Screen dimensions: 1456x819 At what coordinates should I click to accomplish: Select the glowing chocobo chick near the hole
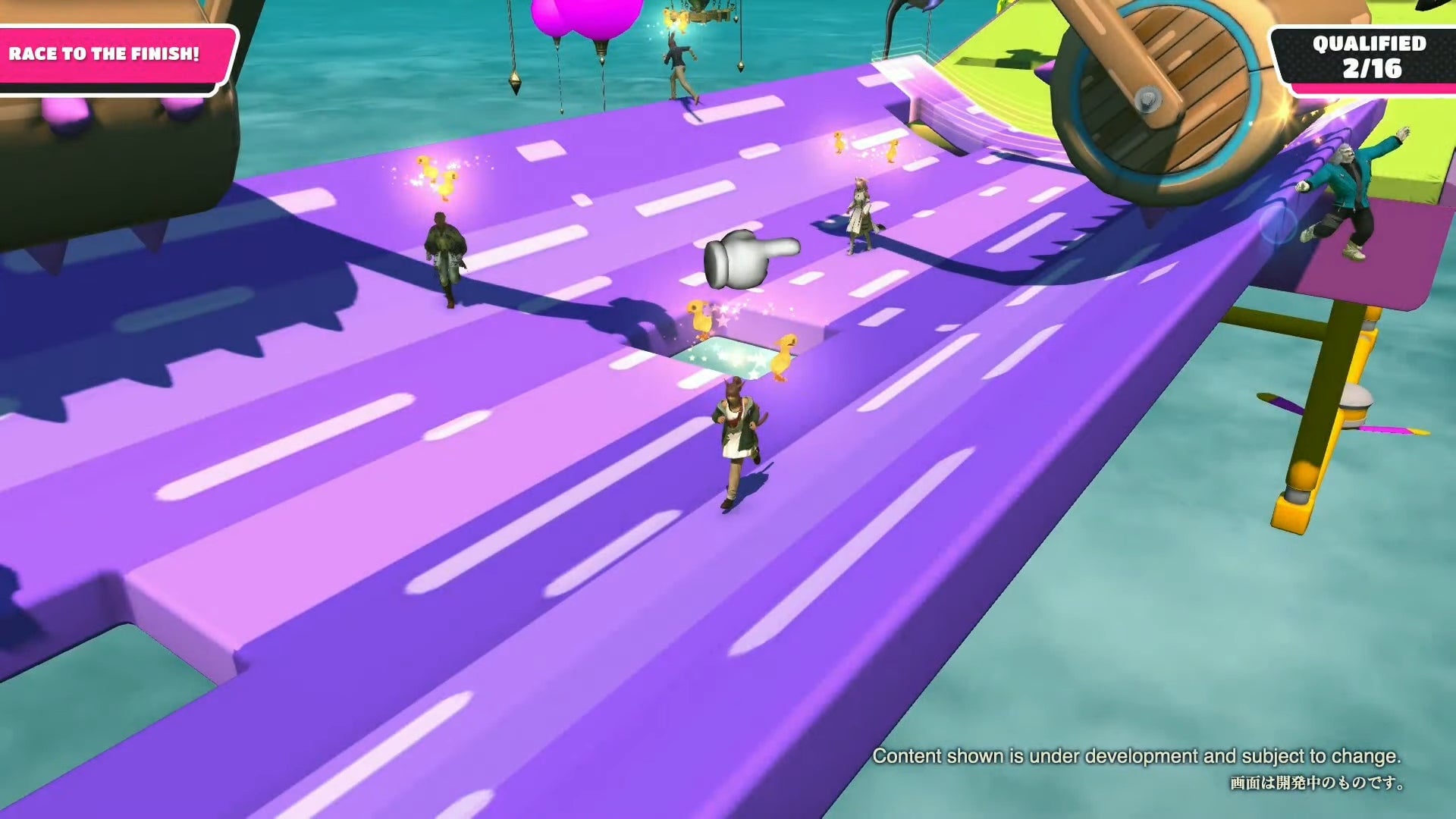pyautogui.click(x=701, y=322)
